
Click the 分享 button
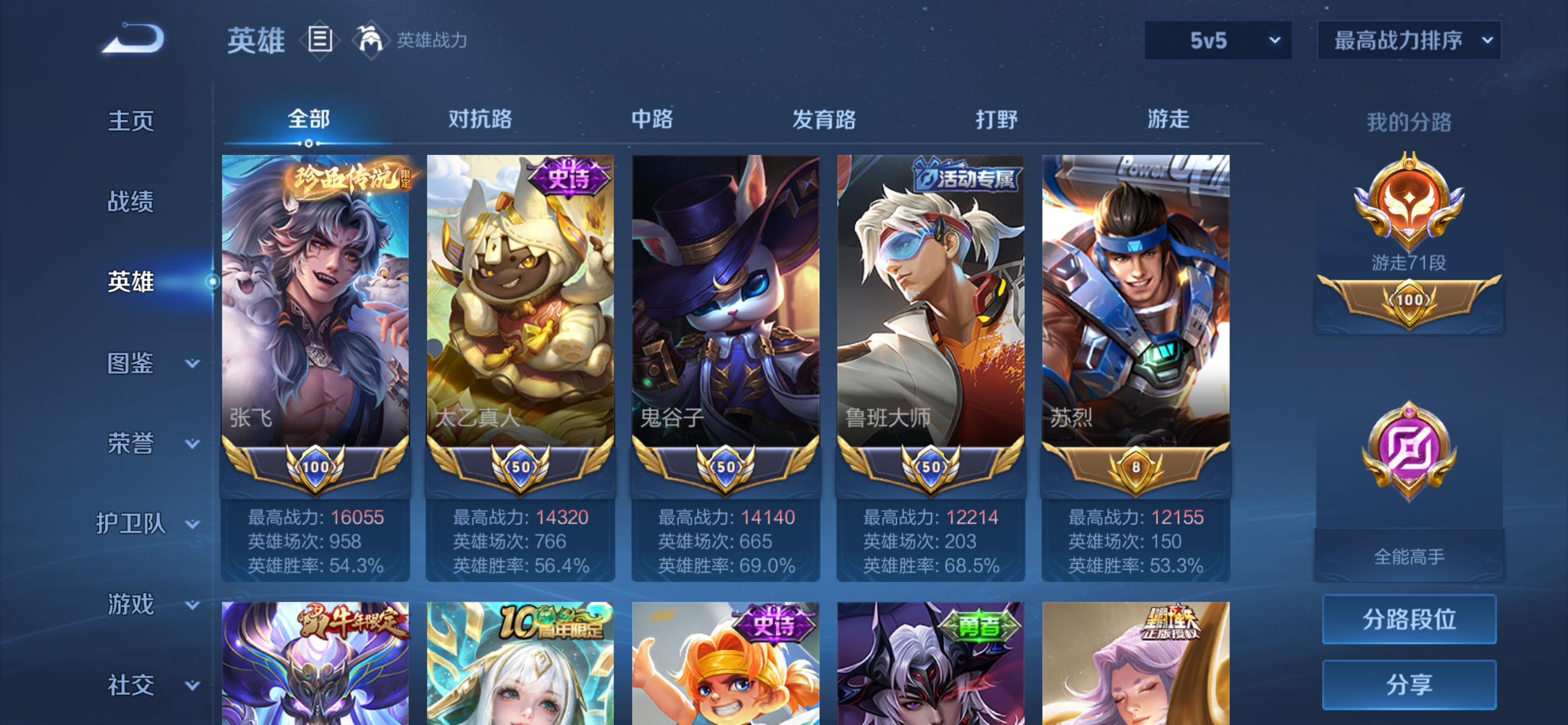pyautogui.click(x=1409, y=683)
